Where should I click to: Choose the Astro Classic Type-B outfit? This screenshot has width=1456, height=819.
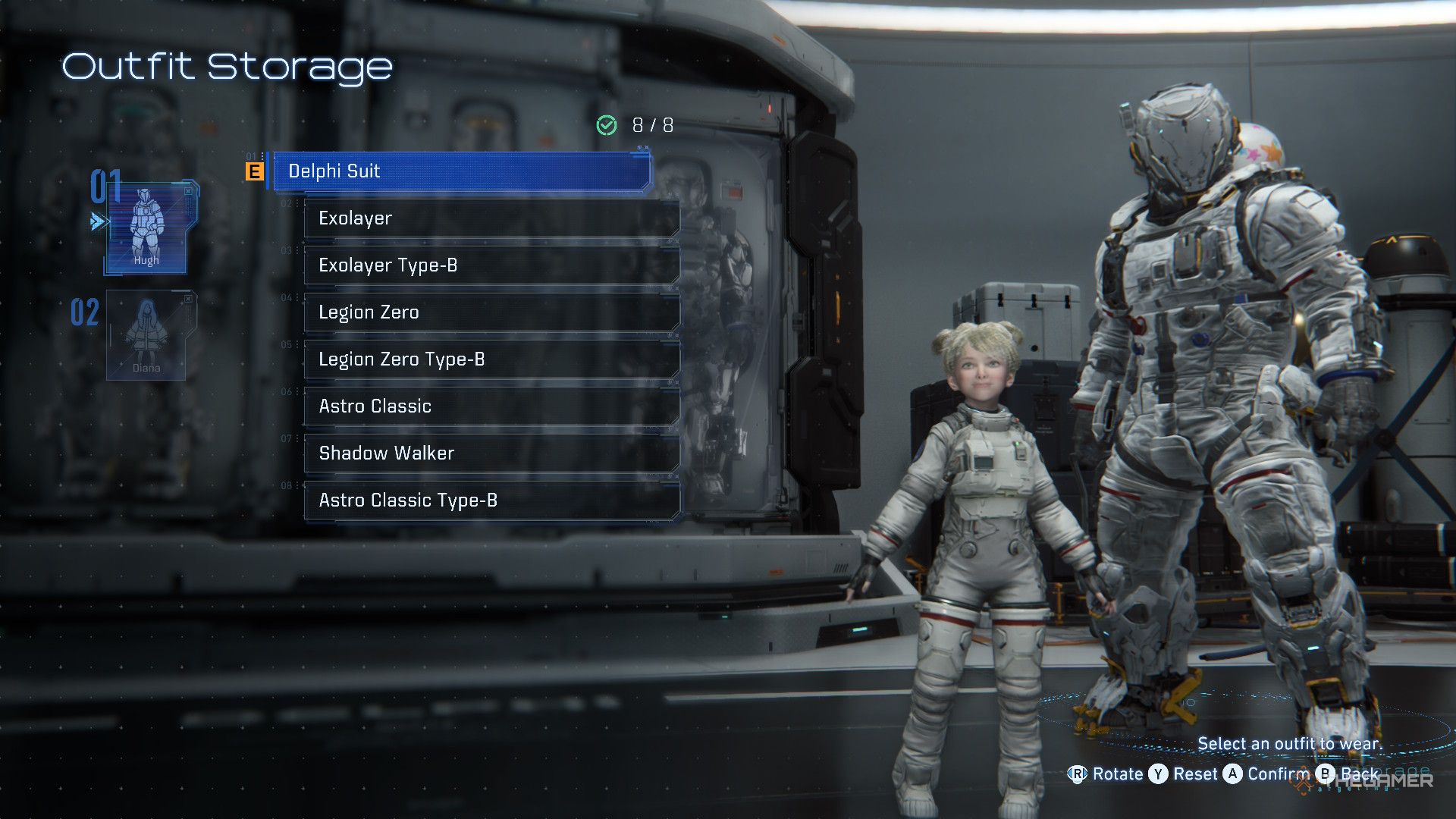491,500
